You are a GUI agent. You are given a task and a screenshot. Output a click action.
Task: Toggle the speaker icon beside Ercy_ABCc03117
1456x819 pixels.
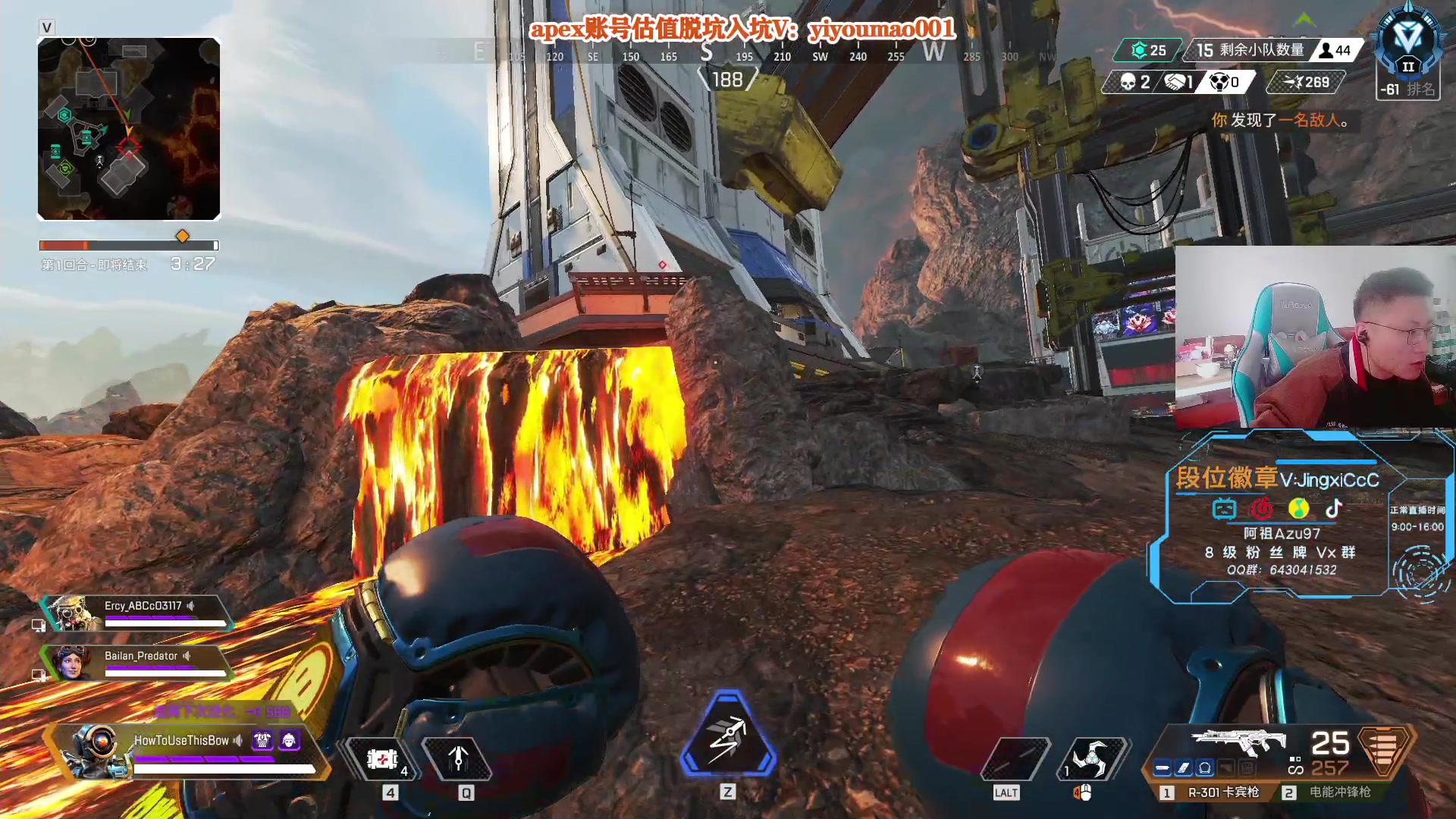[x=191, y=606]
